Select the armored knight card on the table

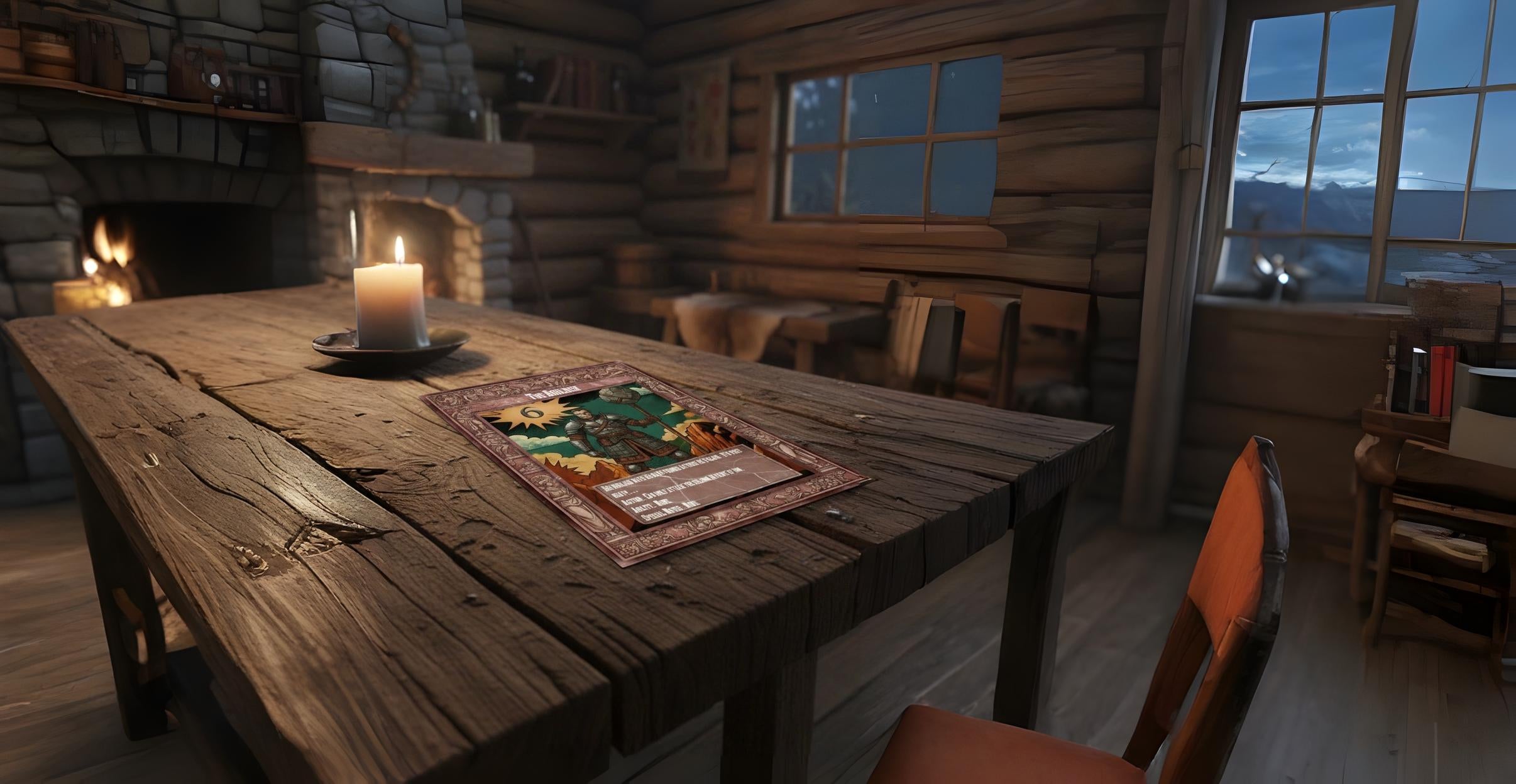click(645, 459)
